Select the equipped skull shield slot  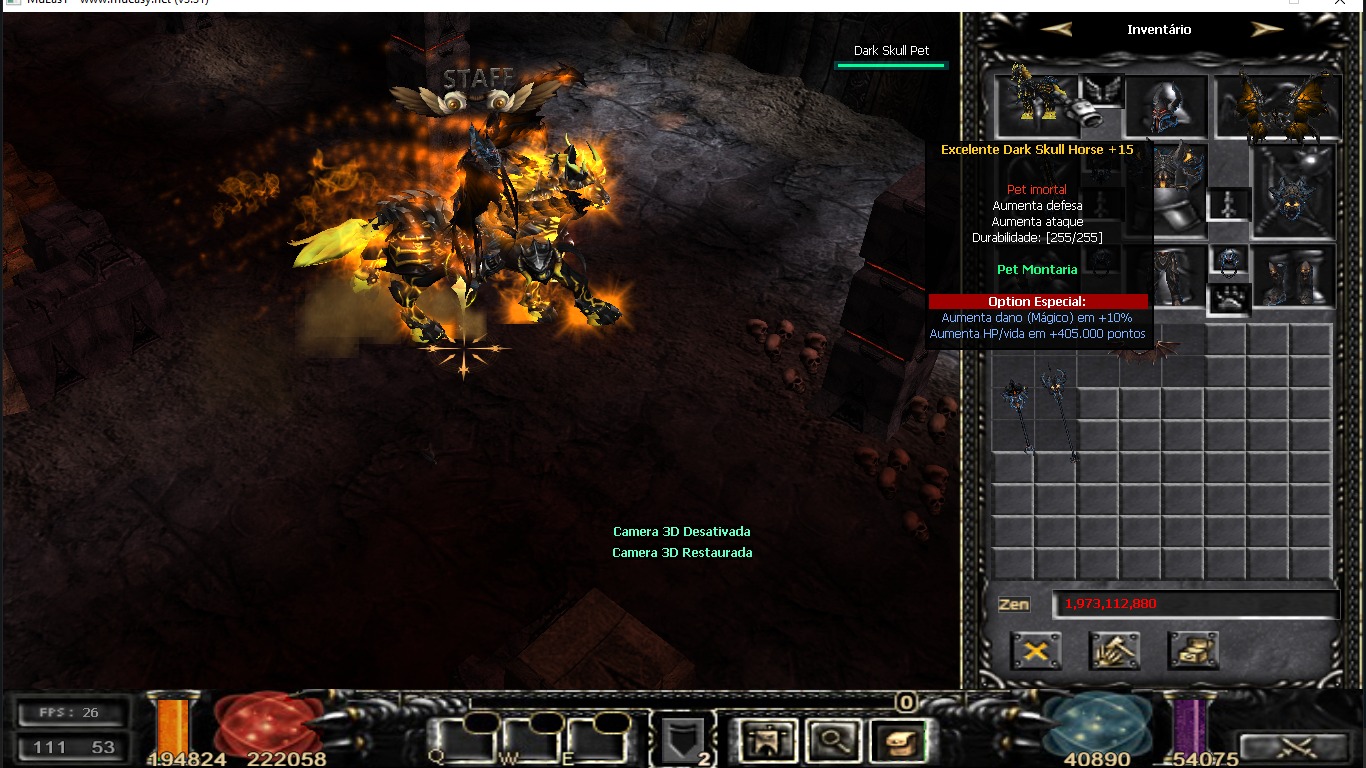(x=1294, y=190)
